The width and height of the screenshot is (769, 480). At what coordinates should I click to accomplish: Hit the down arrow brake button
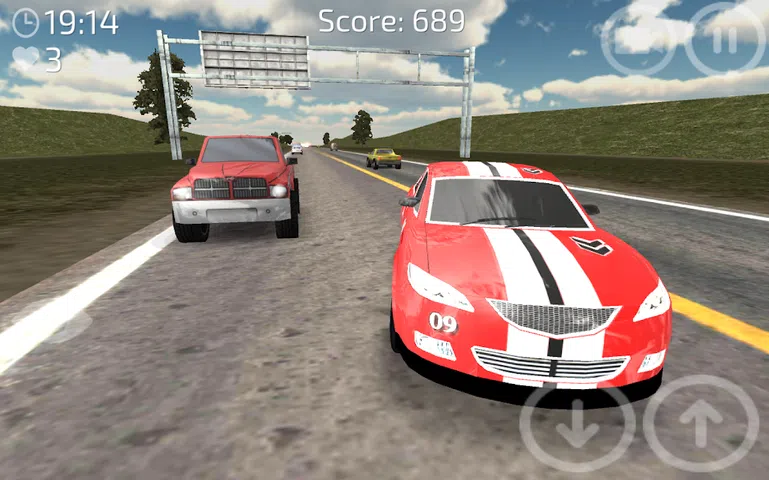577,427
